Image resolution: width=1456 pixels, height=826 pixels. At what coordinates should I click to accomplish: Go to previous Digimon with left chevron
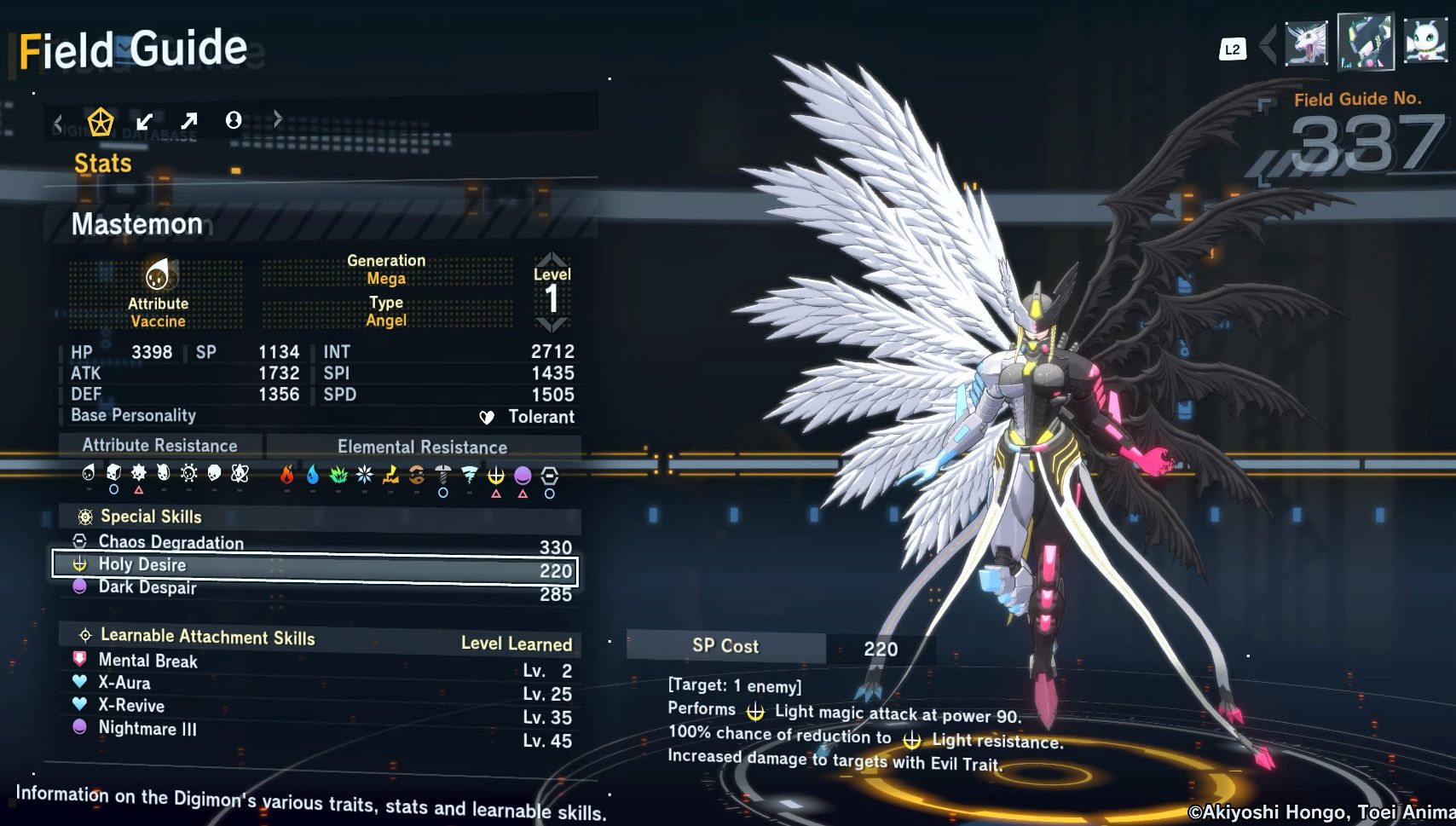coord(1268,44)
